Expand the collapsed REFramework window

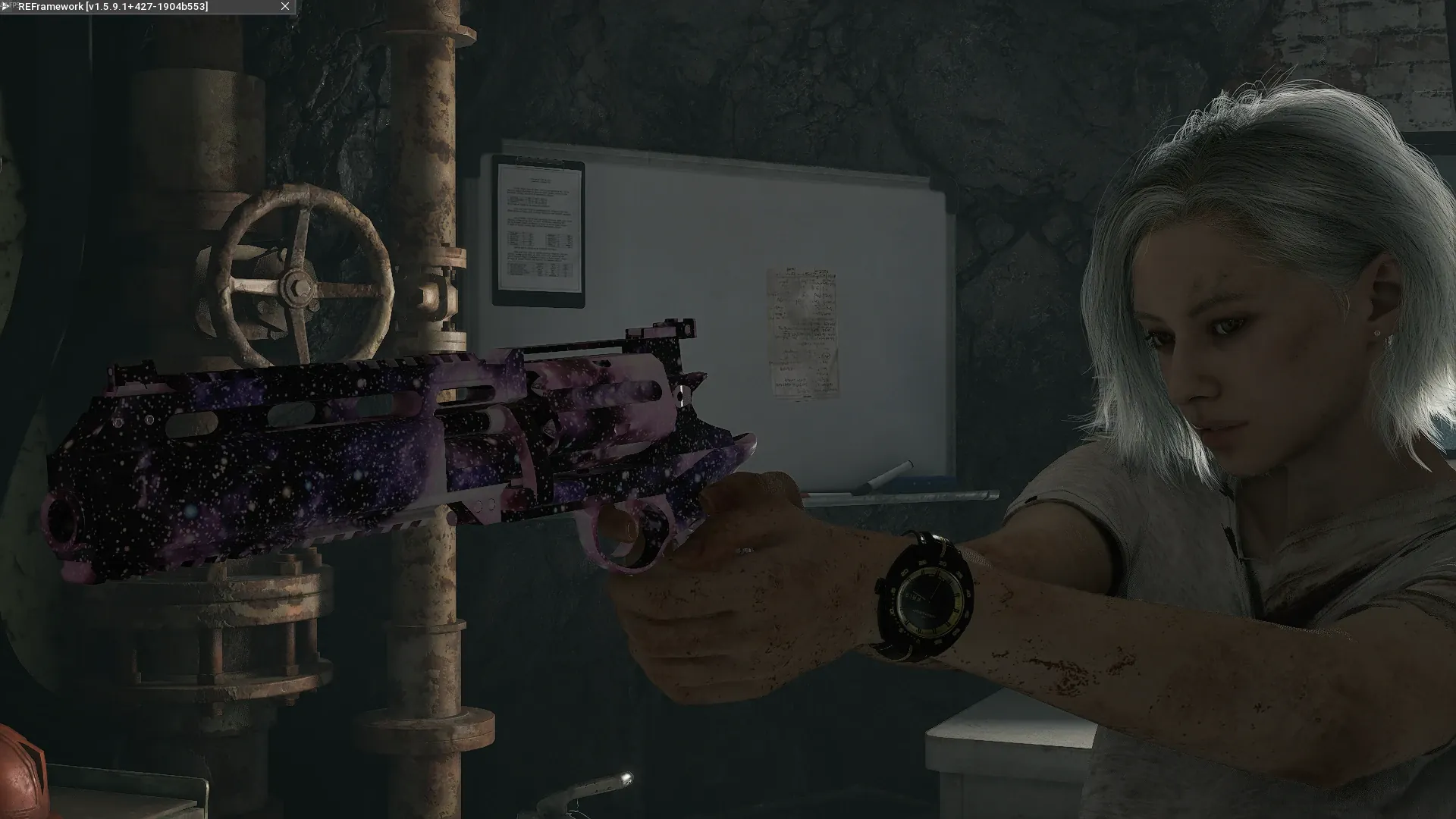[5, 6]
